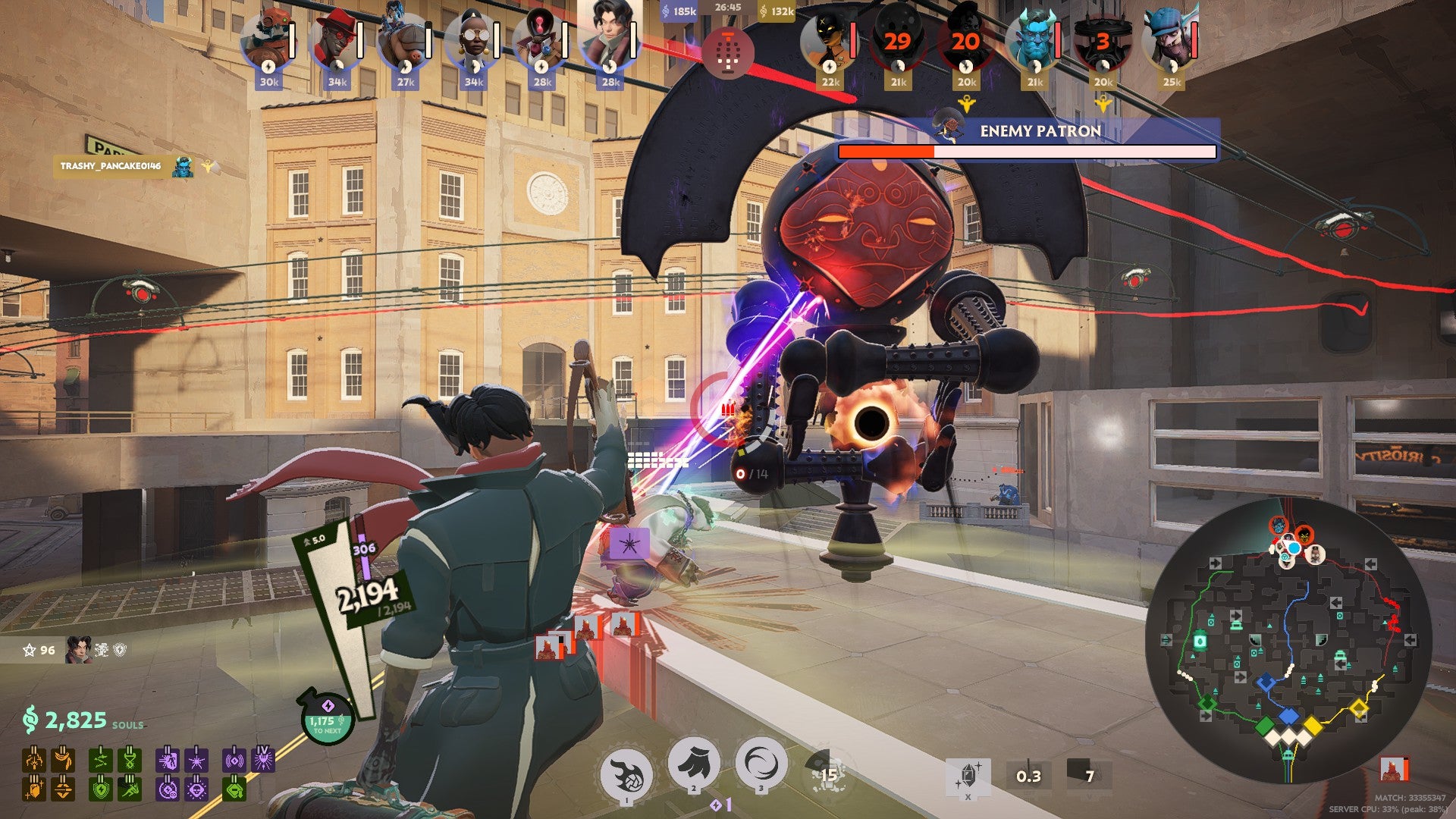The height and width of the screenshot is (819, 1456).
Task: Select the purple skull spirit item
Action: coord(196,789)
